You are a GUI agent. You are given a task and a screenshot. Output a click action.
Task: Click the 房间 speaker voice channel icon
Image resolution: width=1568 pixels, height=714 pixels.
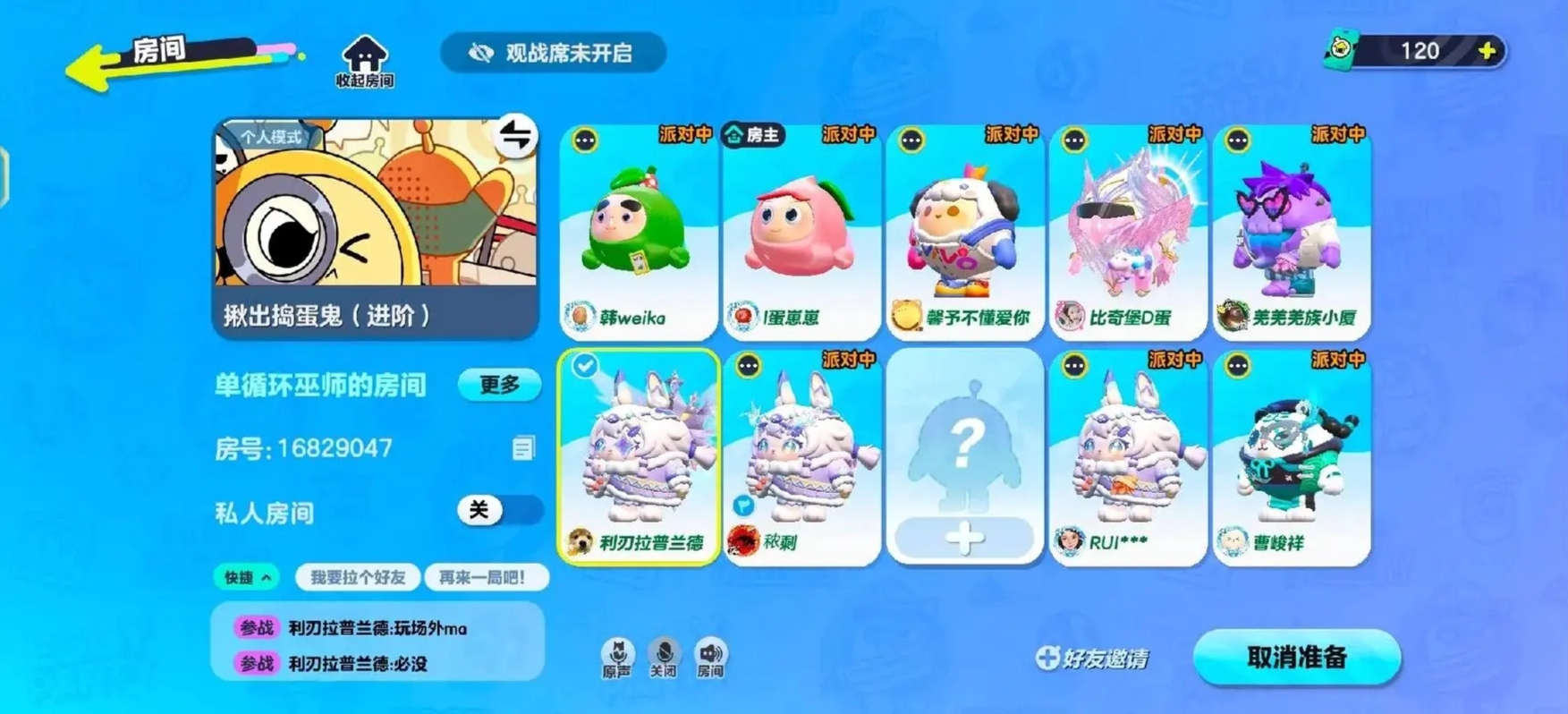(709, 656)
